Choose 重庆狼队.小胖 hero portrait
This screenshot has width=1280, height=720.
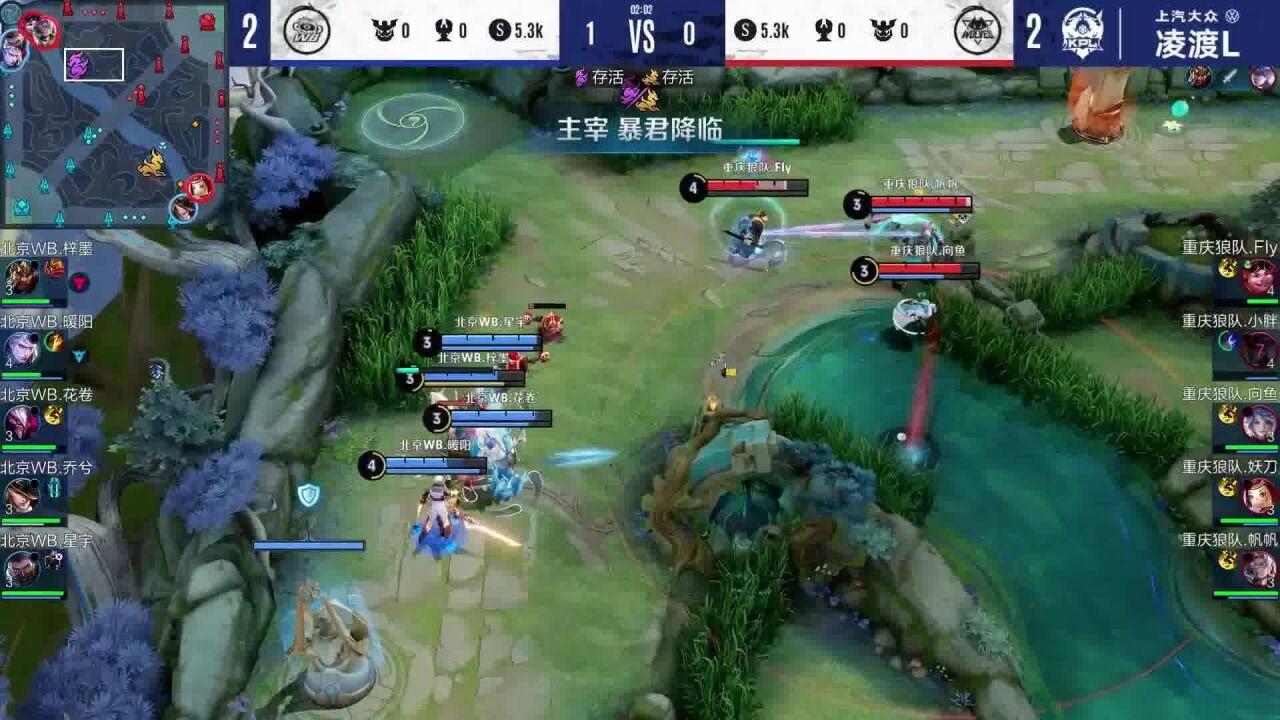pyautogui.click(x=1258, y=349)
